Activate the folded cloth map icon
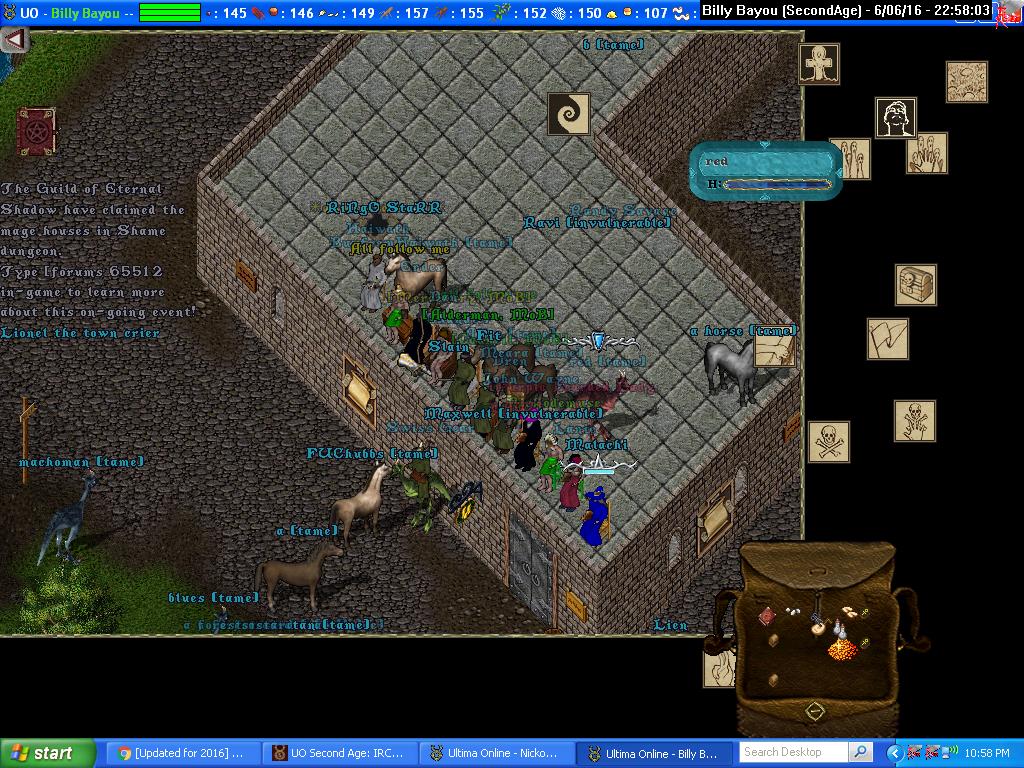The image size is (1024, 768). [x=887, y=339]
